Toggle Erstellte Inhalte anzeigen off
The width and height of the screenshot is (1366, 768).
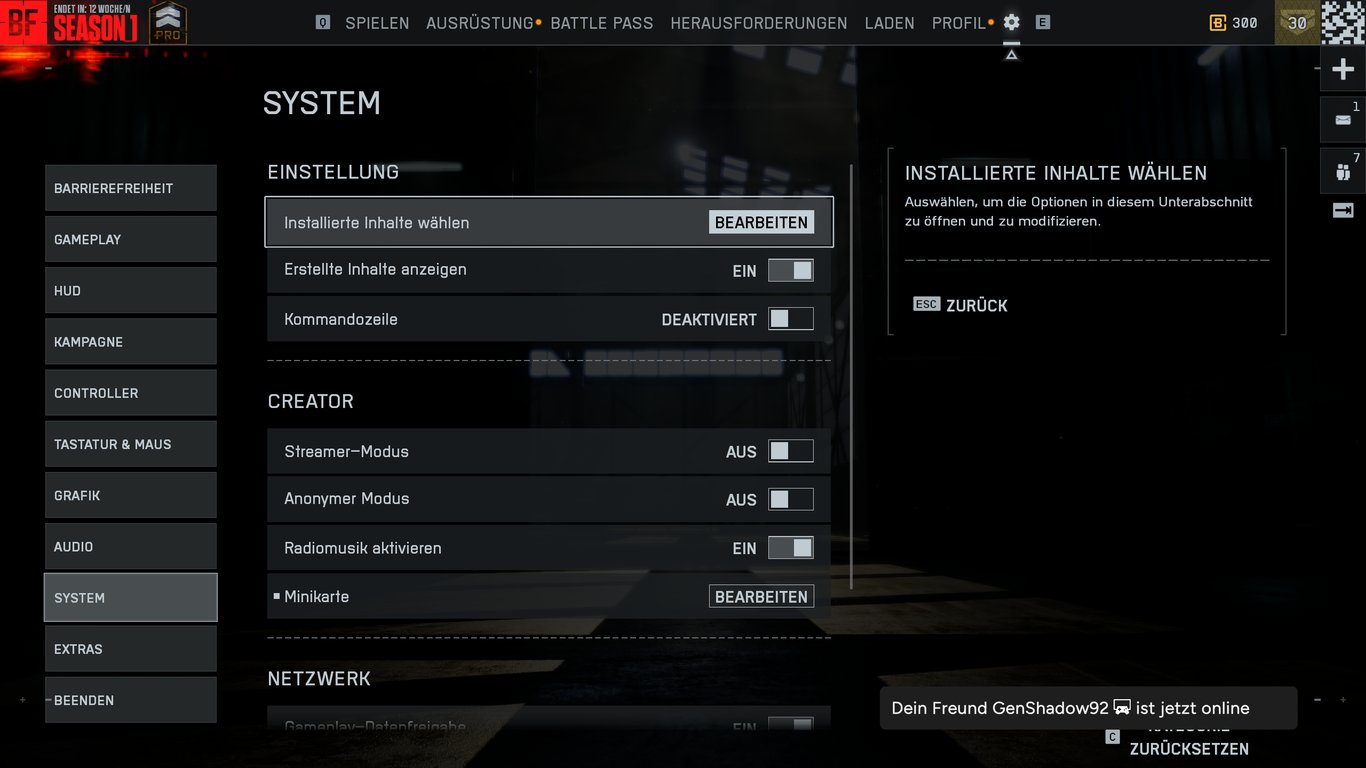(x=791, y=270)
